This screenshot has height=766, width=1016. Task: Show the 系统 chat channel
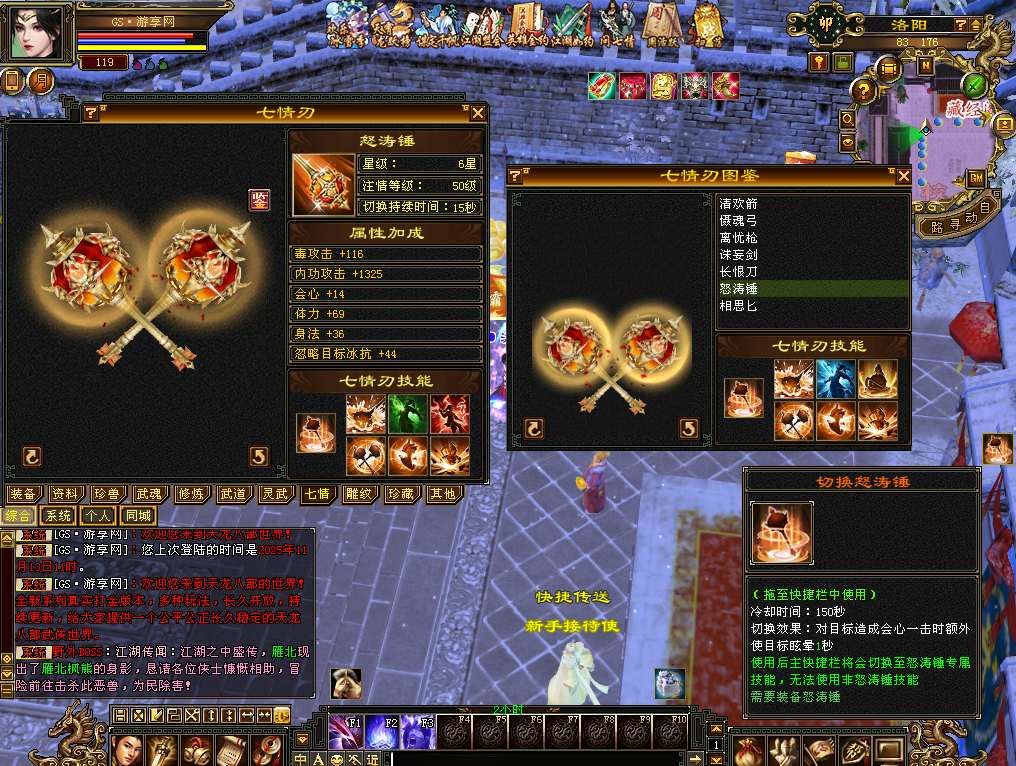(58, 516)
